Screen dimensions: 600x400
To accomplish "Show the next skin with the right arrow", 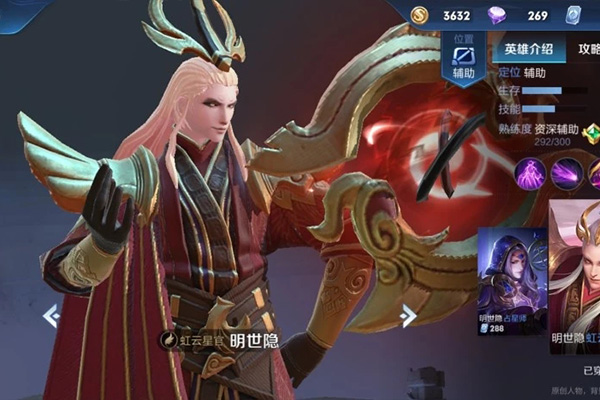I will tap(408, 316).
